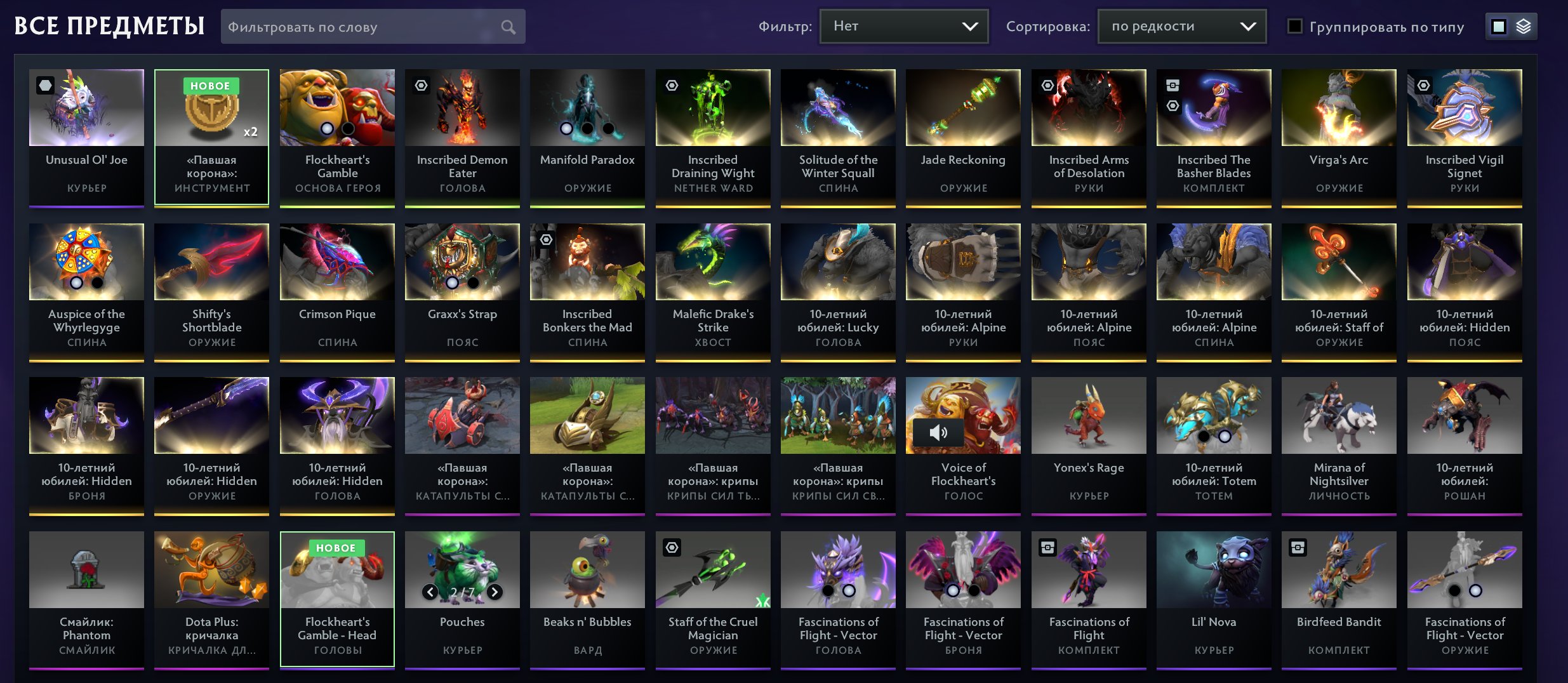Viewport: 1568px width, 683px height.
Task: Switch to the single square view mode
Action: pyautogui.click(x=1499, y=27)
